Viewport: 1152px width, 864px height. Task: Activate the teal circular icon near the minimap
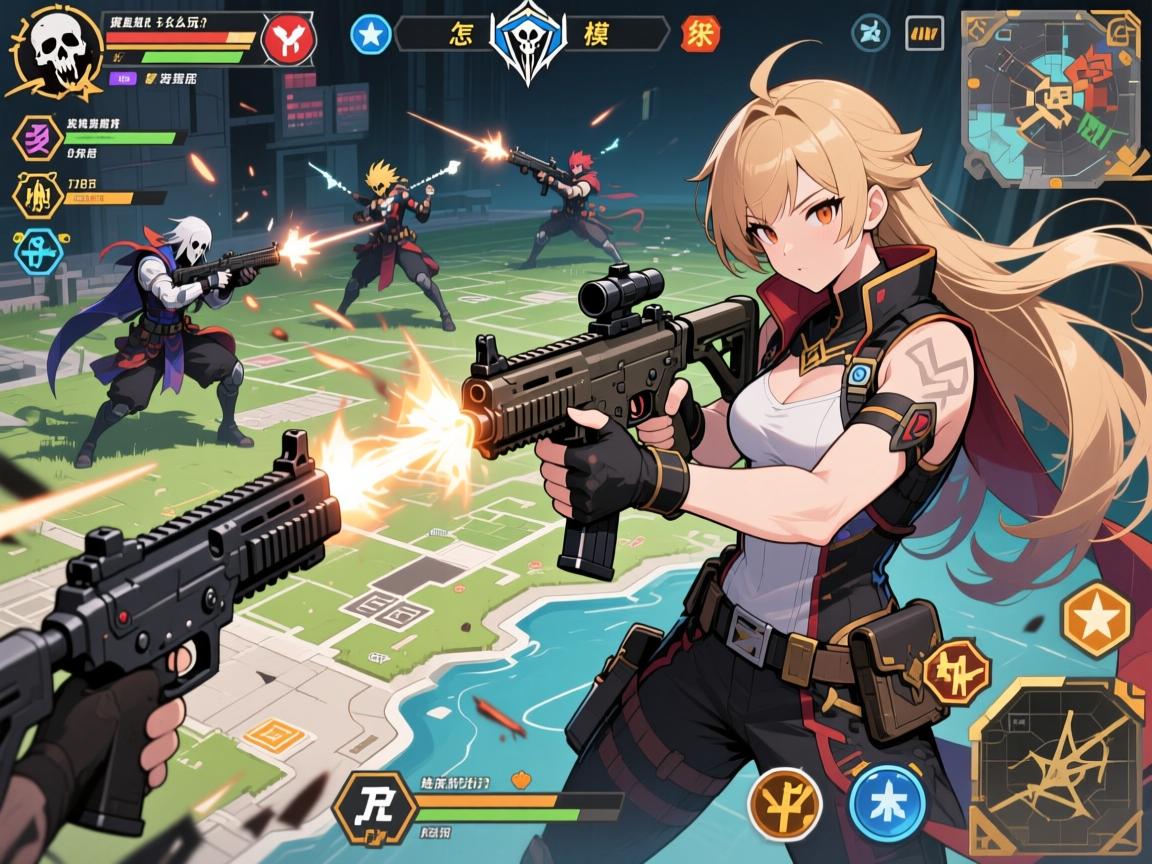coord(870,32)
